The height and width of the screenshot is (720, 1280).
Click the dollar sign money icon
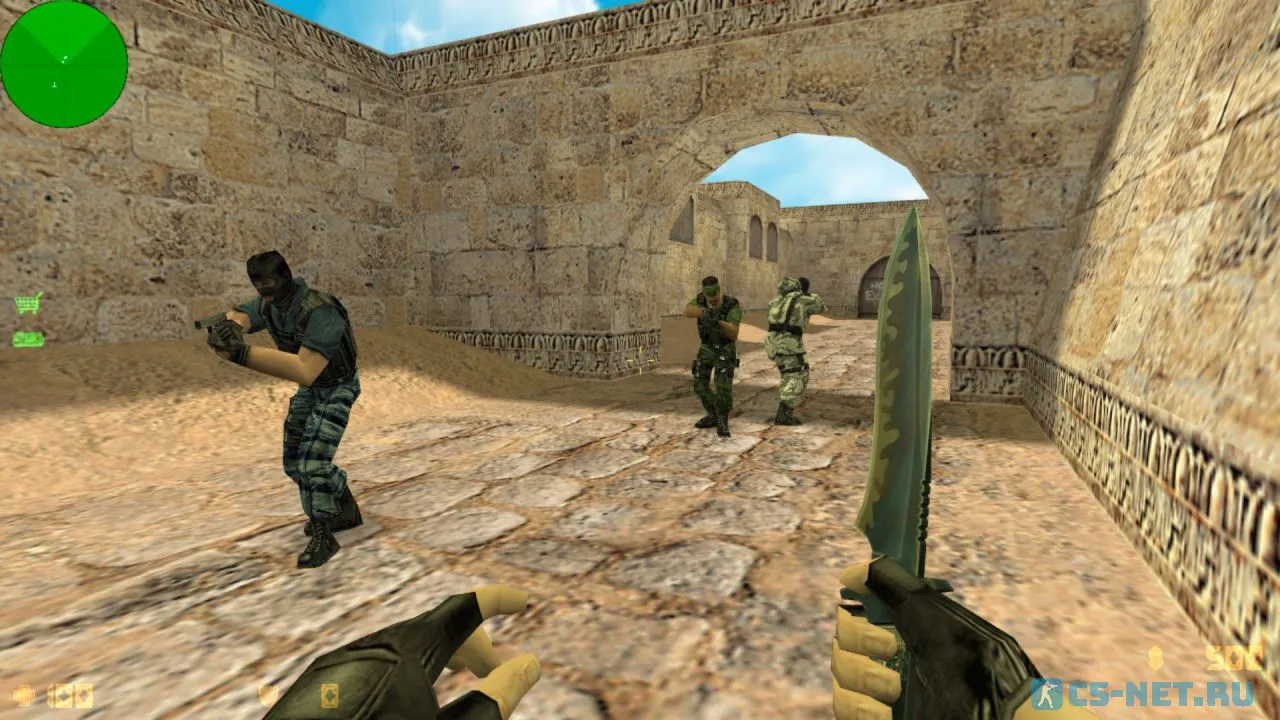point(1157,657)
